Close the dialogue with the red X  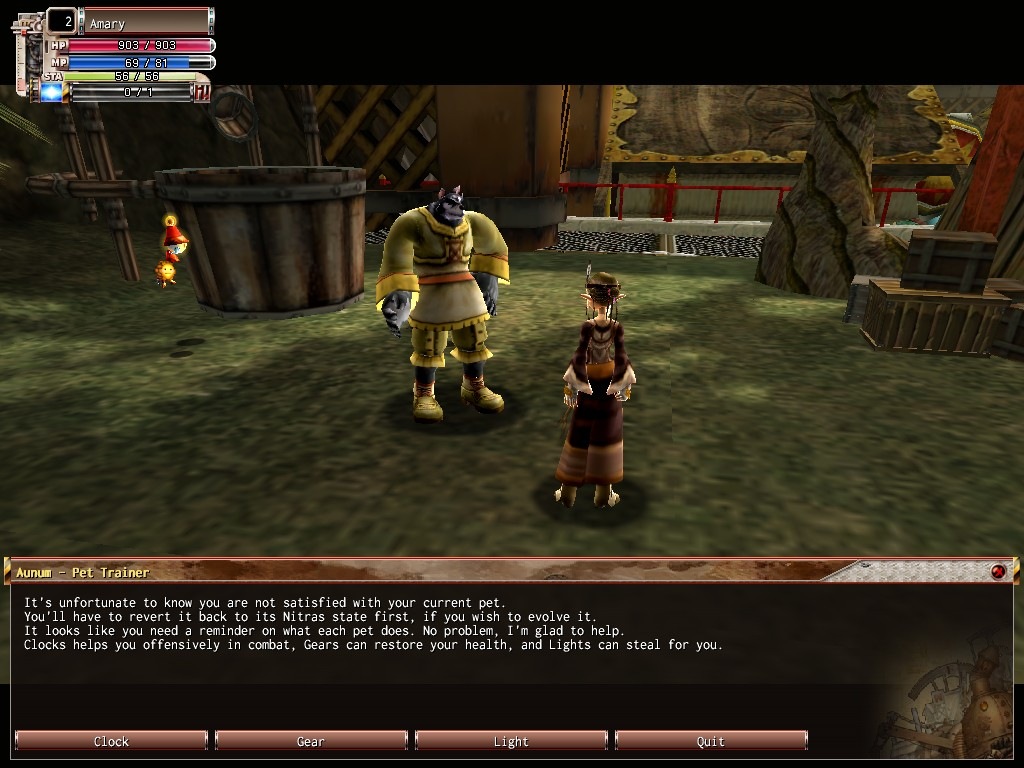coord(997,572)
